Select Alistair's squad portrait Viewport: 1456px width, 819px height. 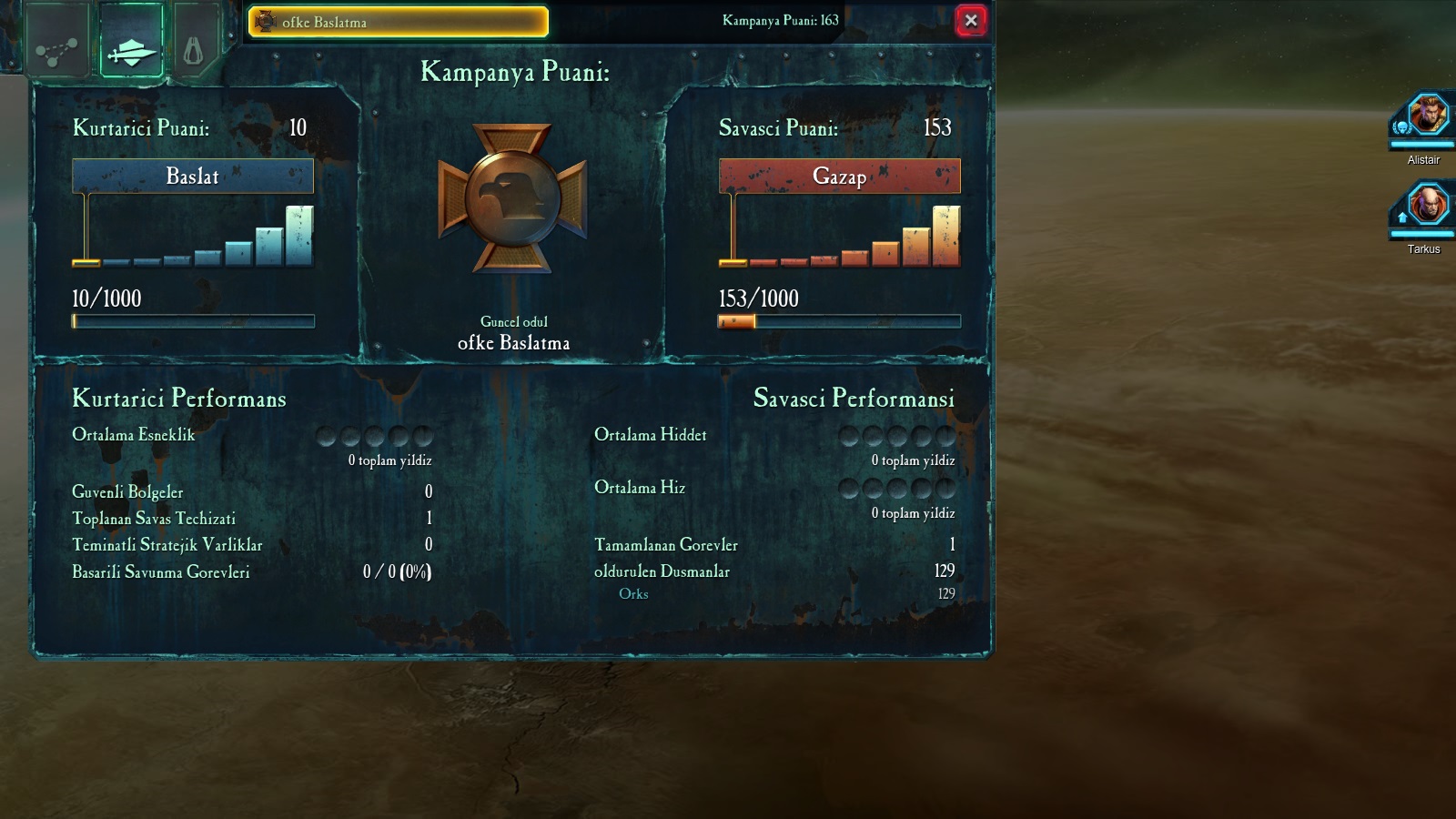click(1426, 118)
